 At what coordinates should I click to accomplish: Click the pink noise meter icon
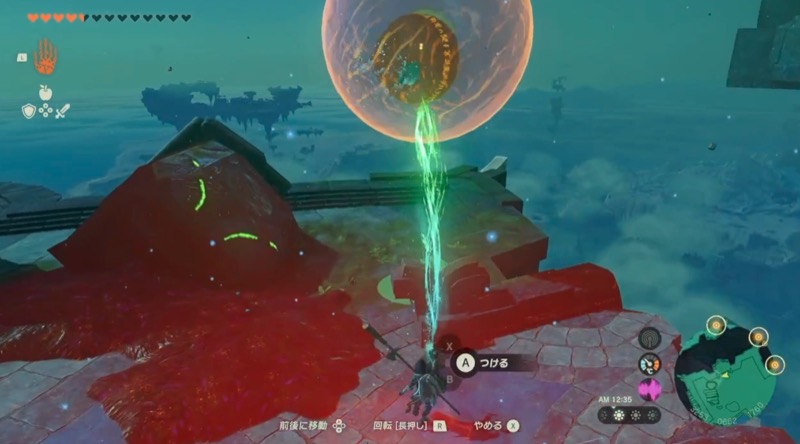point(649,388)
